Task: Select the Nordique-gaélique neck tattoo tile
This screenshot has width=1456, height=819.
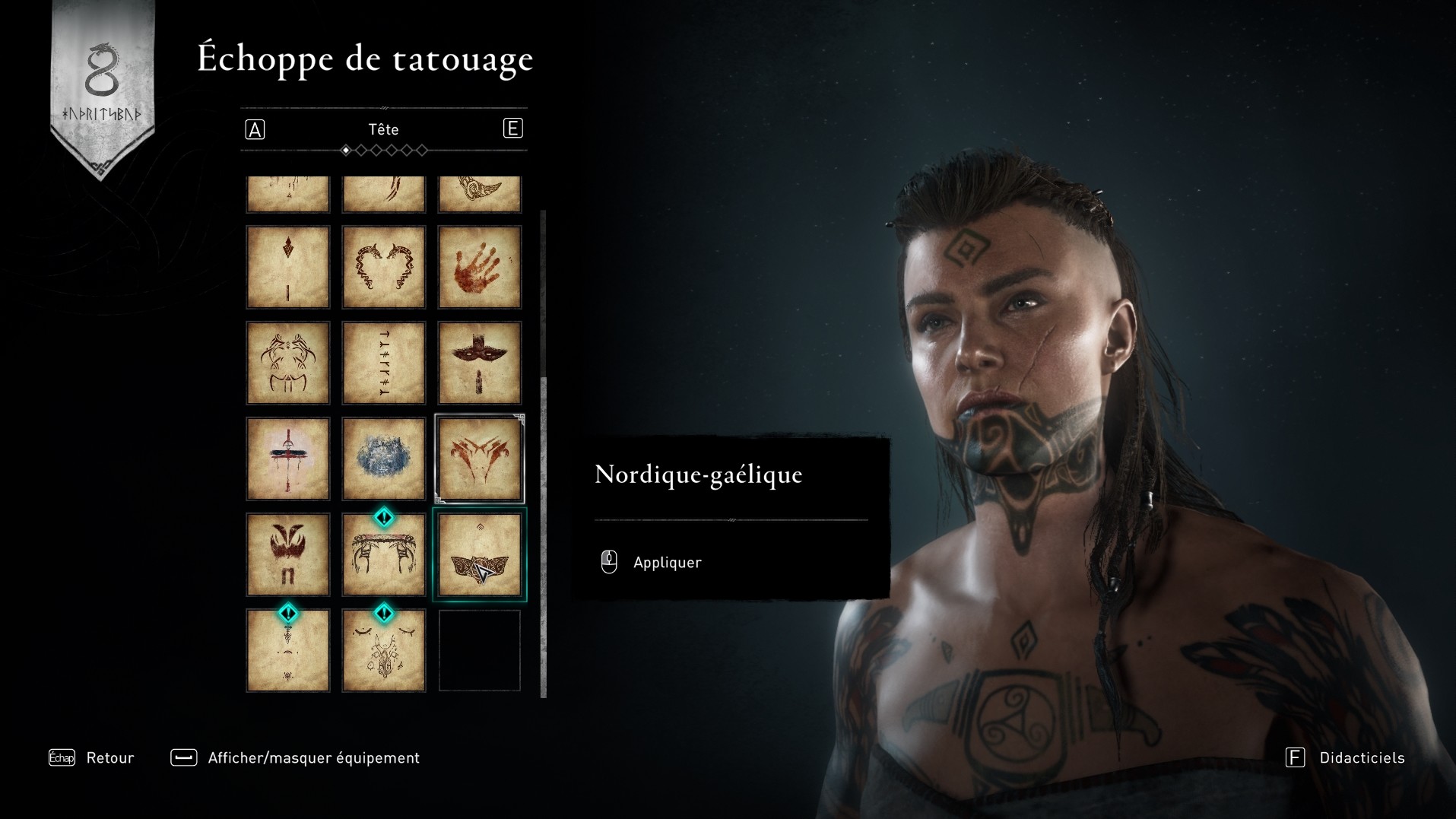Action: click(479, 554)
